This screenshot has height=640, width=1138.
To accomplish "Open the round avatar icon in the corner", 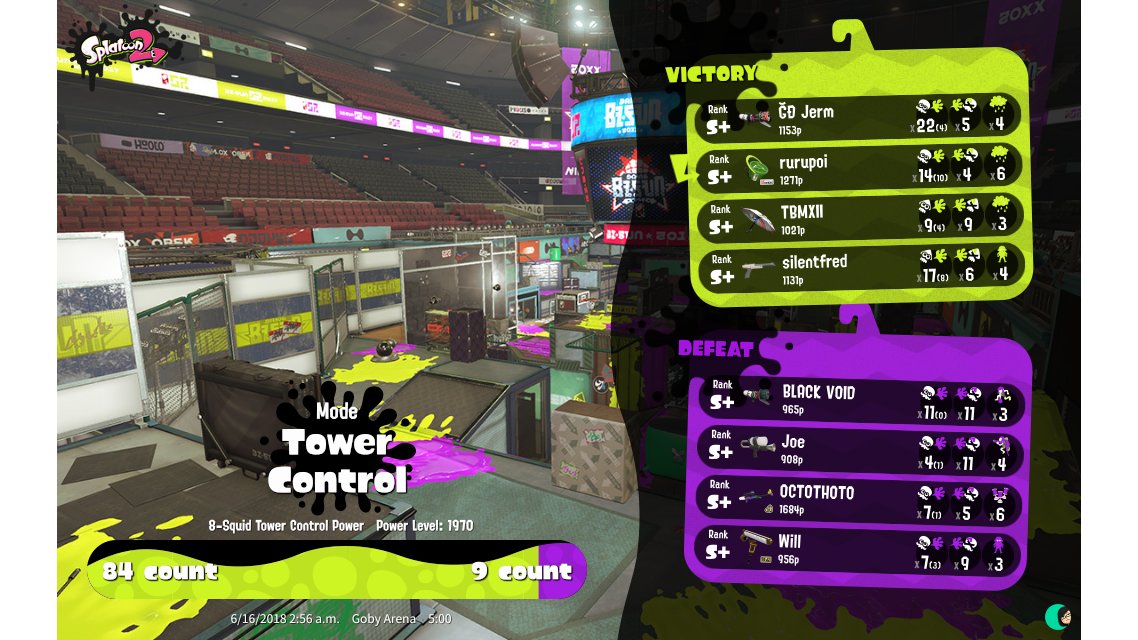I will coord(1059,615).
